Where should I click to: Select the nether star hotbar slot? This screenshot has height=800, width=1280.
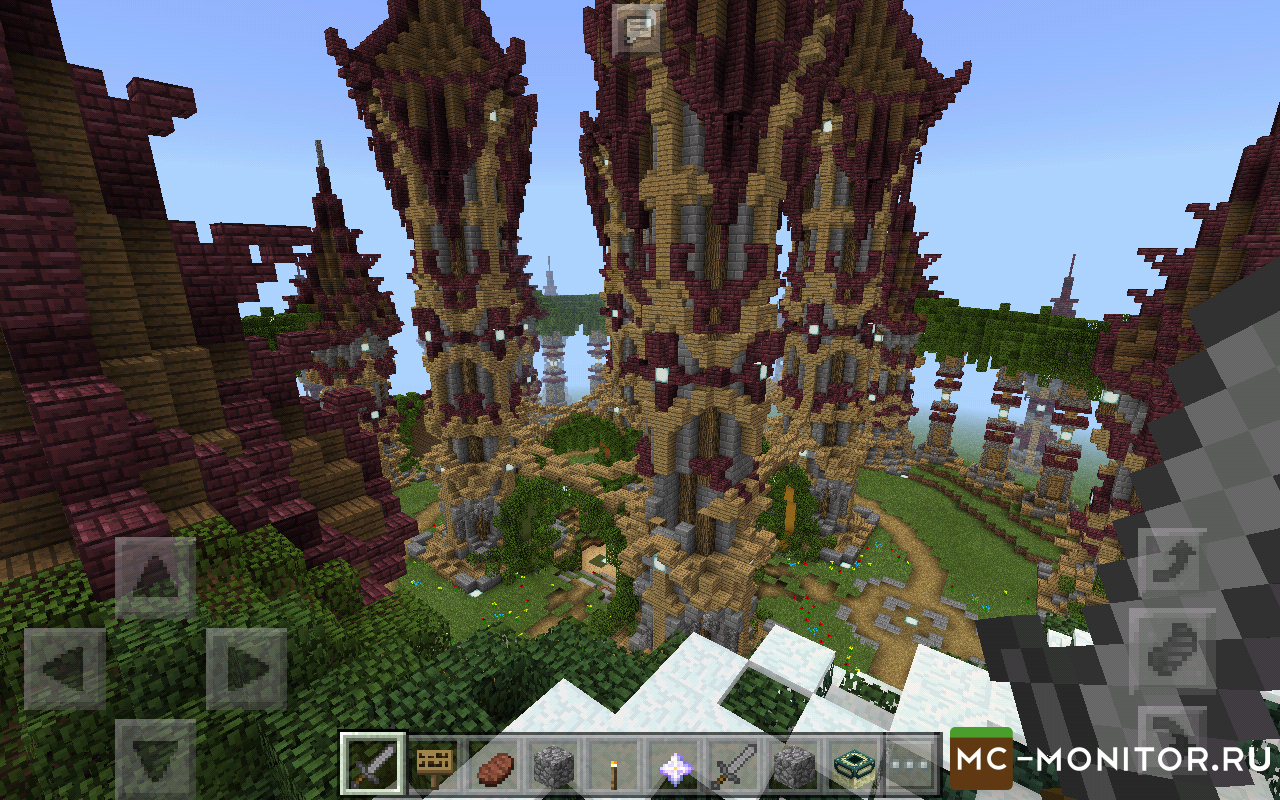672,767
